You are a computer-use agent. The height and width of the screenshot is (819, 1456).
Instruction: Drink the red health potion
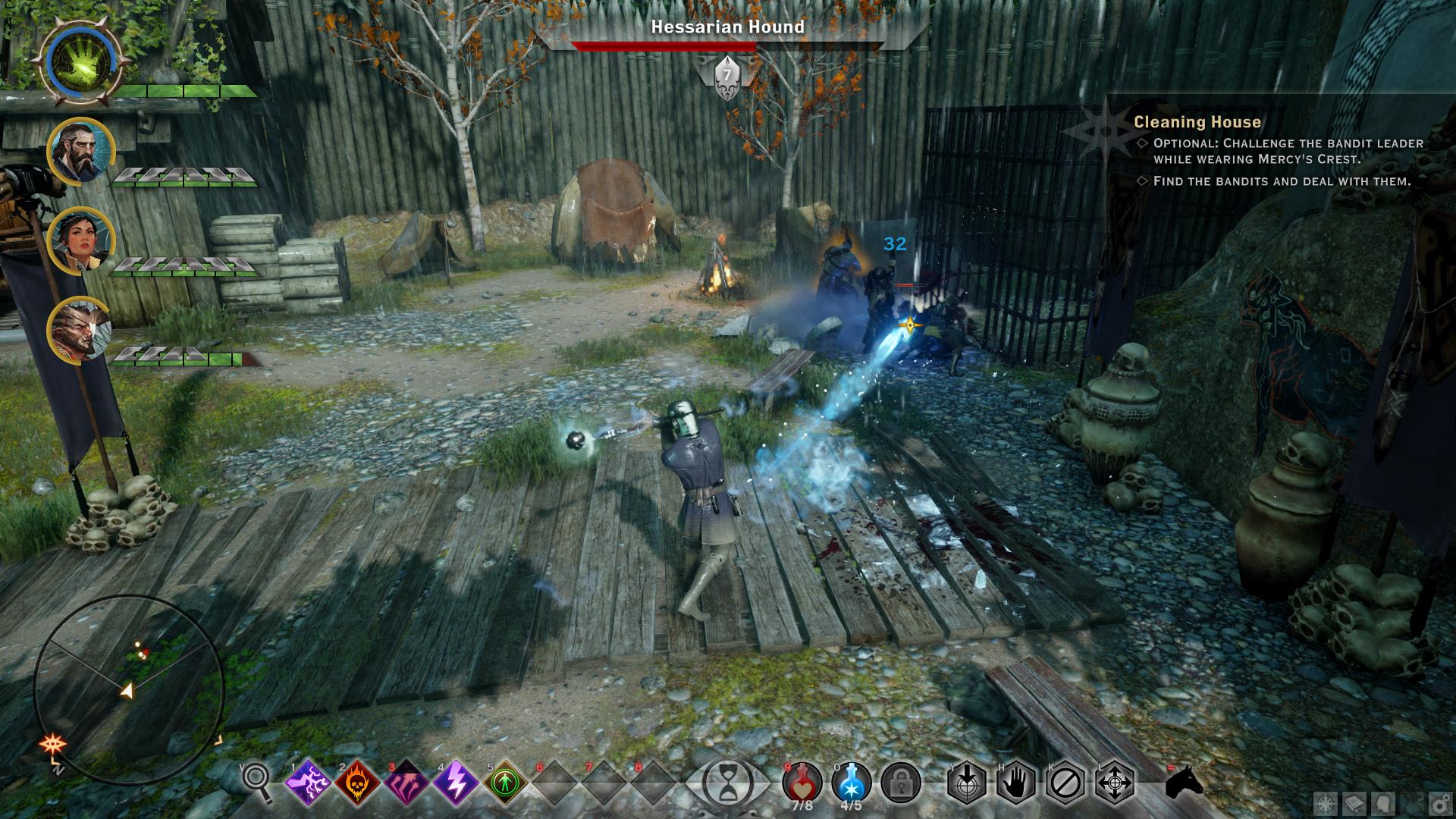(802, 781)
